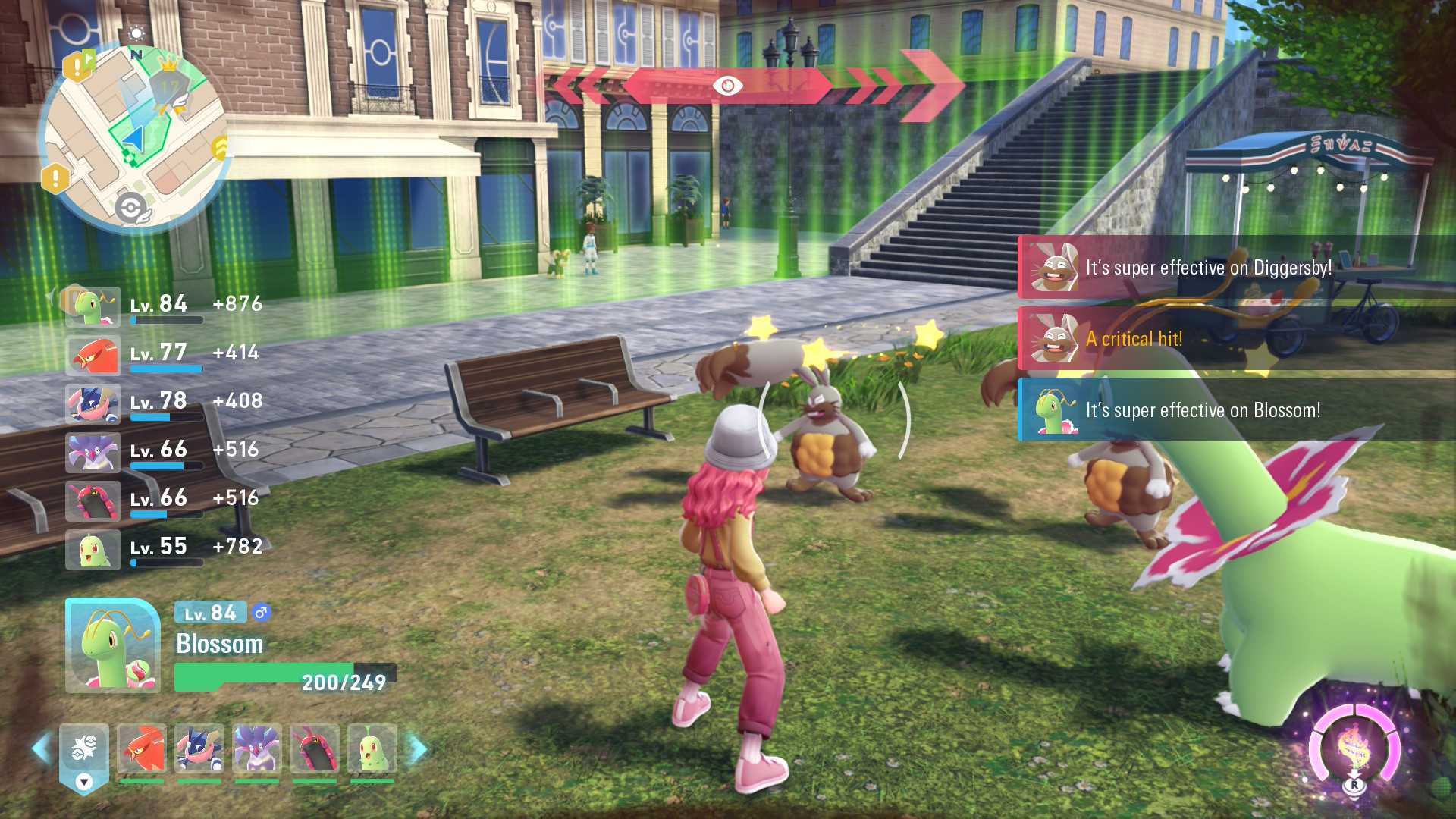Select the flagged exclamation quest marker on minimap
1456x819 pixels.
(x=78, y=65)
